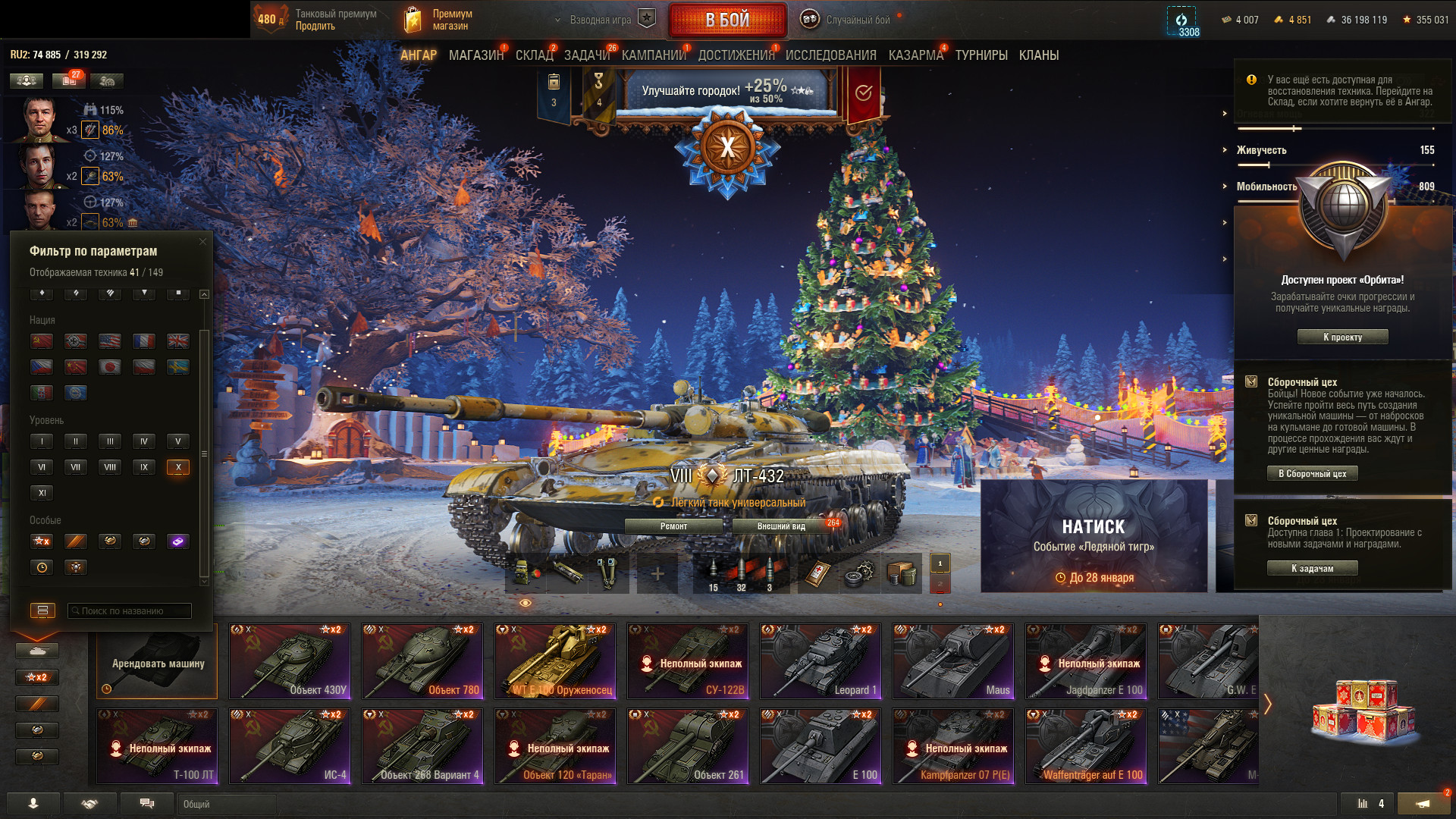
Task: Select the ИС-4 tank card
Action: click(x=290, y=746)
